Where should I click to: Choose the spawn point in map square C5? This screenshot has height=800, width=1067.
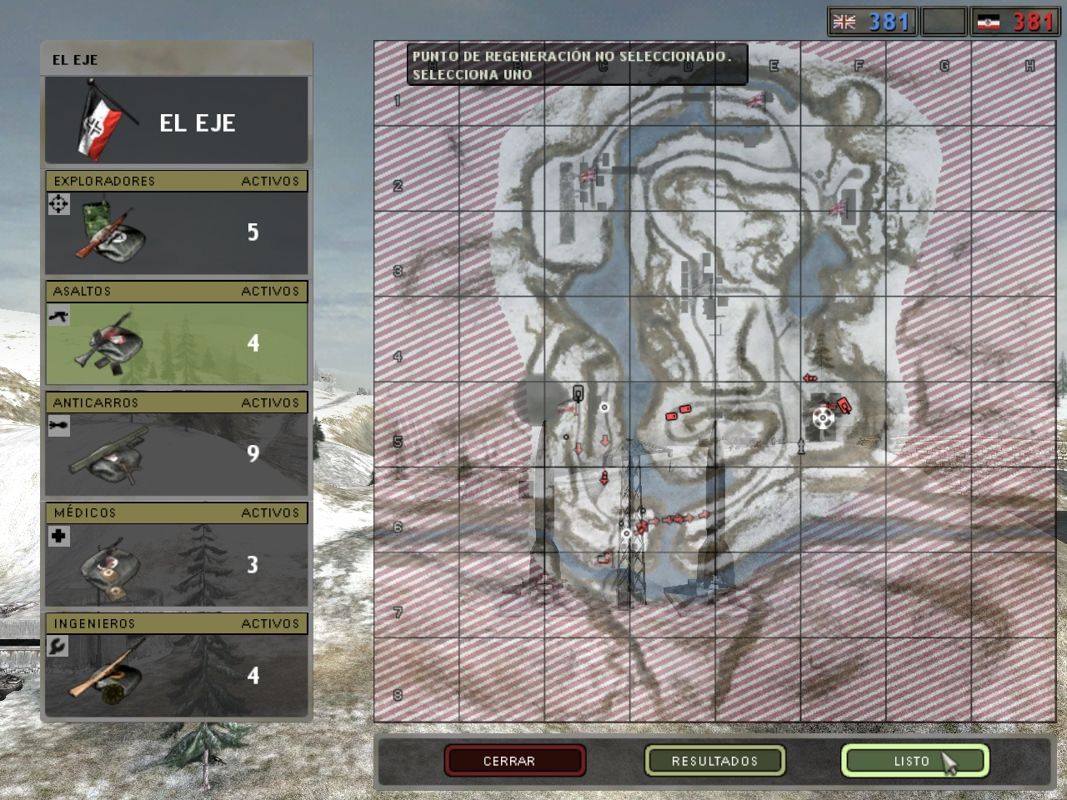pyautogui.click(x=603, y=407)
